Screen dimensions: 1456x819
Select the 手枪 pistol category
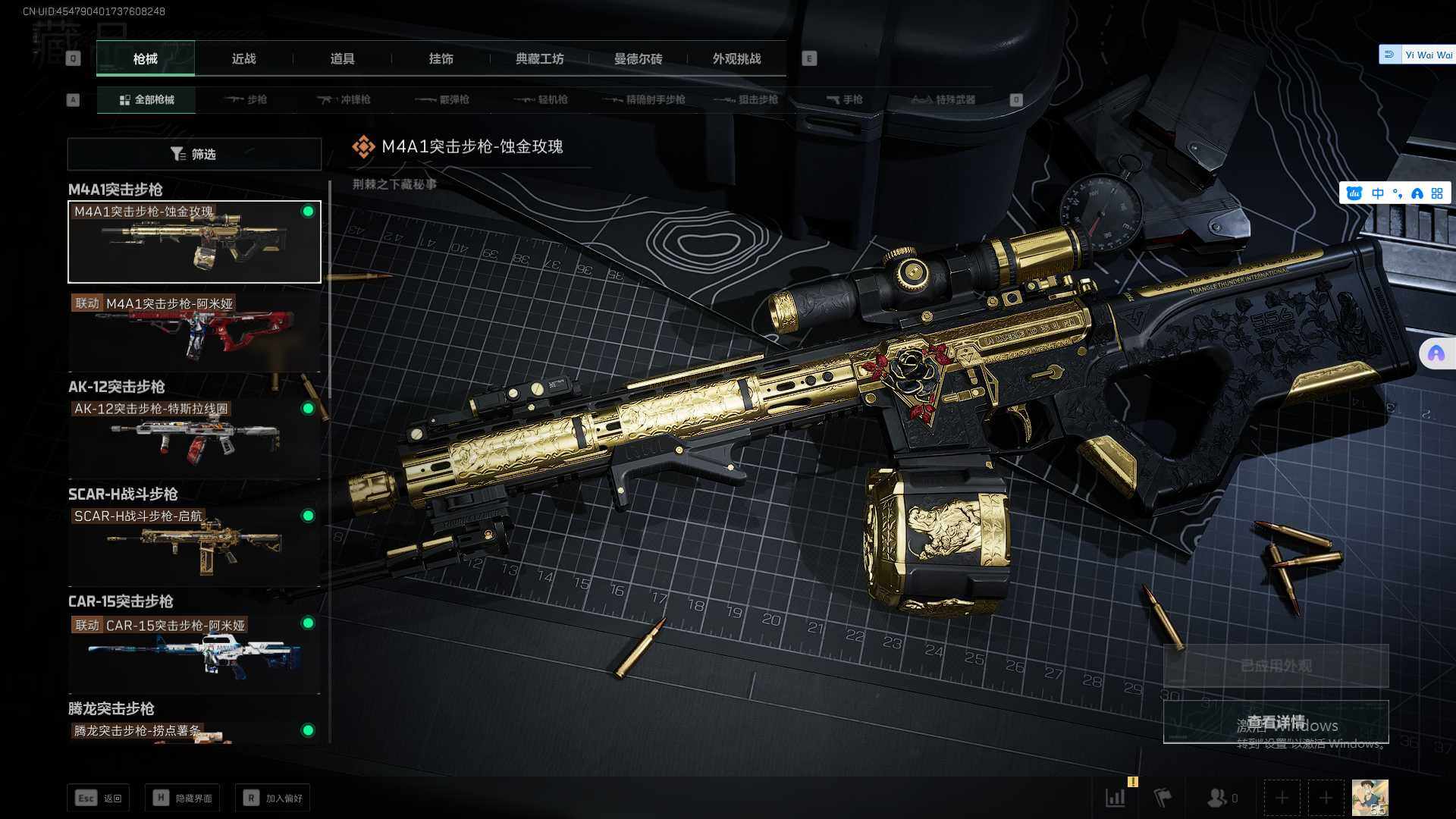[x=844, y=99]
